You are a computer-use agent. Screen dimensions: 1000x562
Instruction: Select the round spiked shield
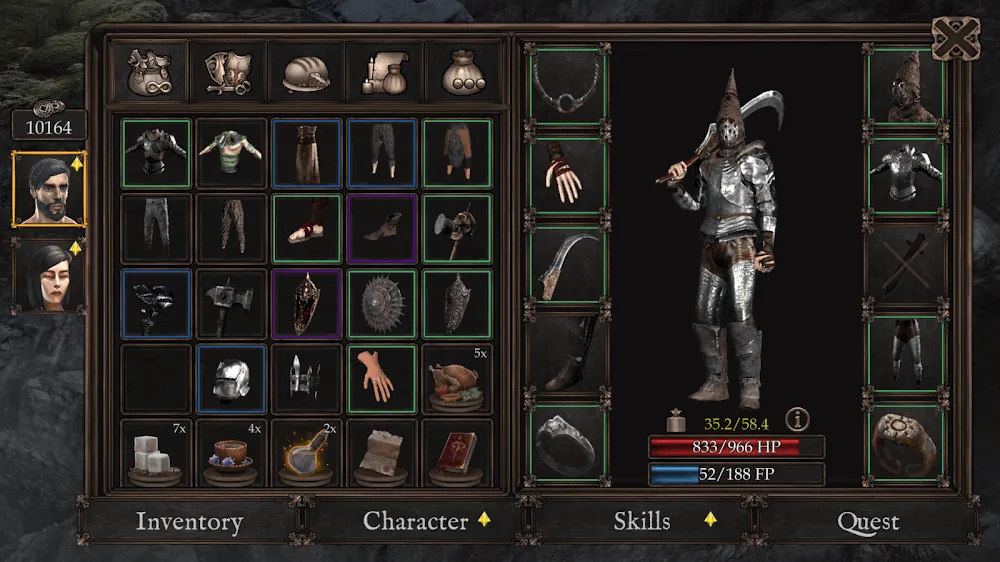tap(381, 304)
